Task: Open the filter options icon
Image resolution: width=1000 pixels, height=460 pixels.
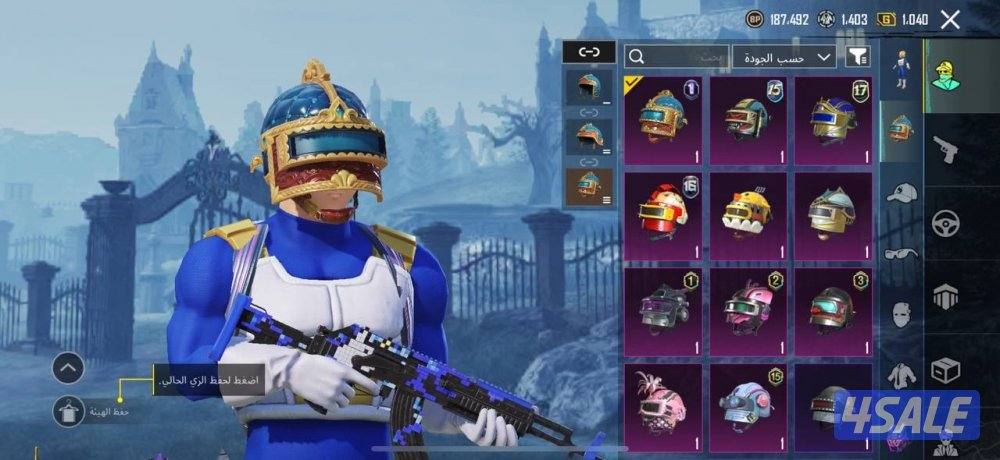Action: pyautogui.click(x=857, y=56)
